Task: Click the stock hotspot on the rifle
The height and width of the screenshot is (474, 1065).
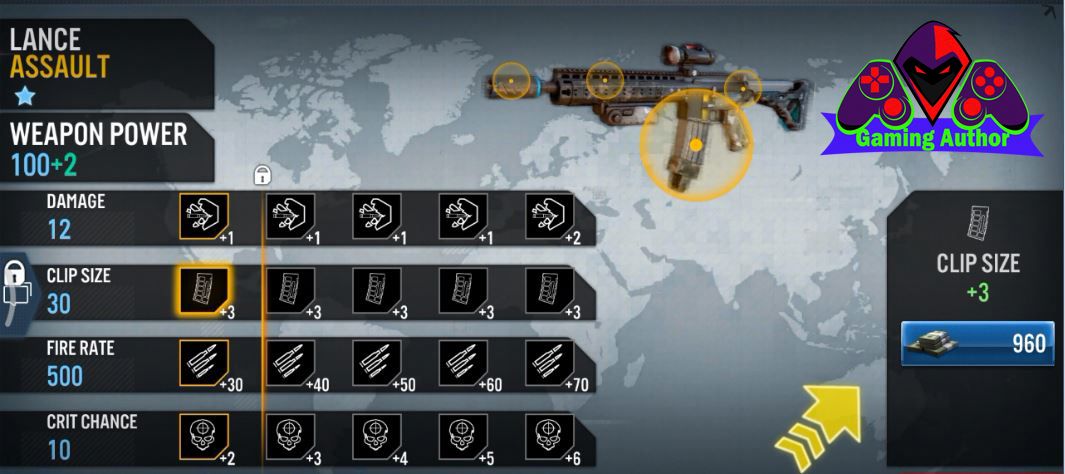Action: tap(742, 85)
